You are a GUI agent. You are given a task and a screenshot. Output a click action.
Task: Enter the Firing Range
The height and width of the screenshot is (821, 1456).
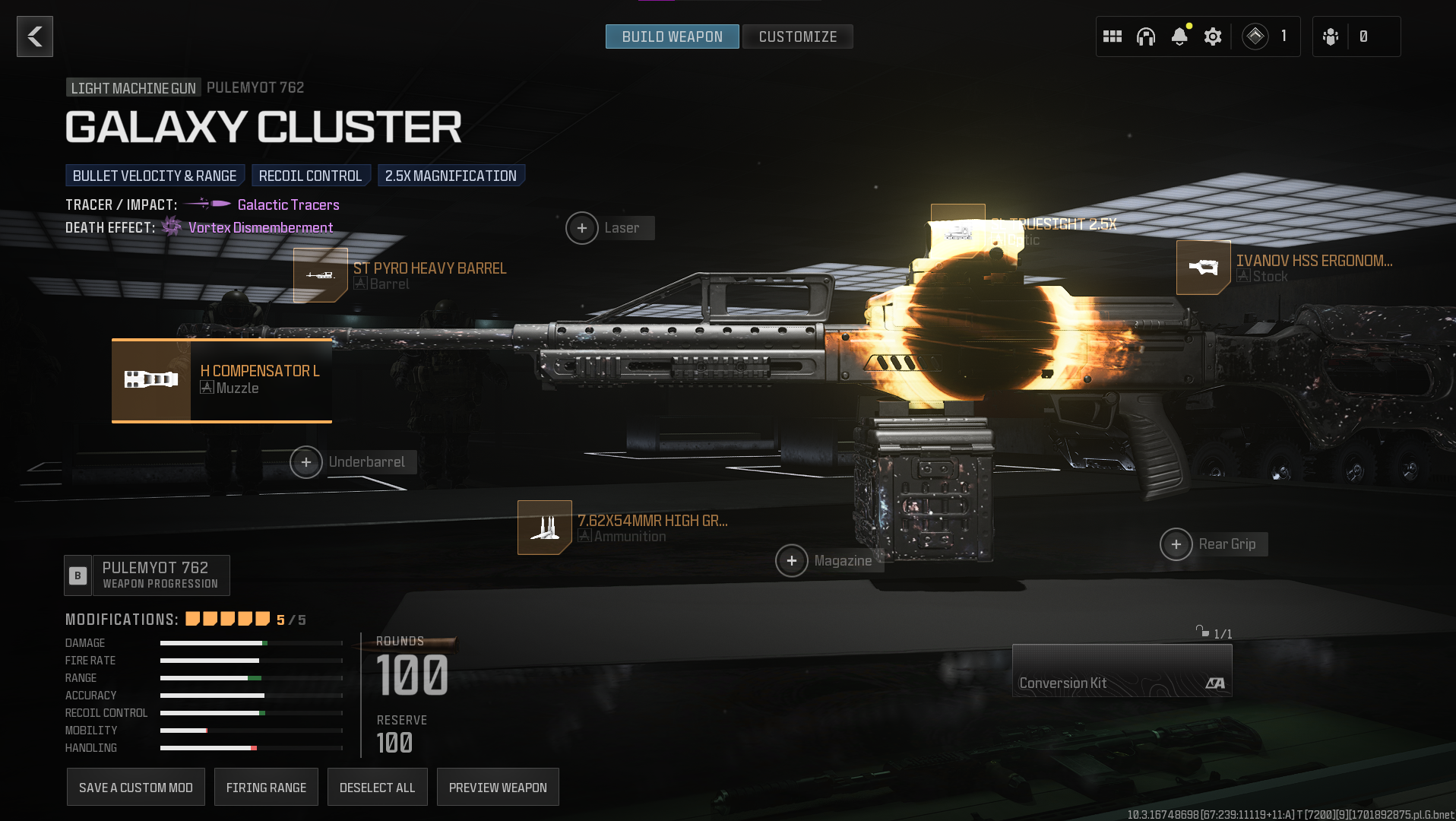coord(266,788)
